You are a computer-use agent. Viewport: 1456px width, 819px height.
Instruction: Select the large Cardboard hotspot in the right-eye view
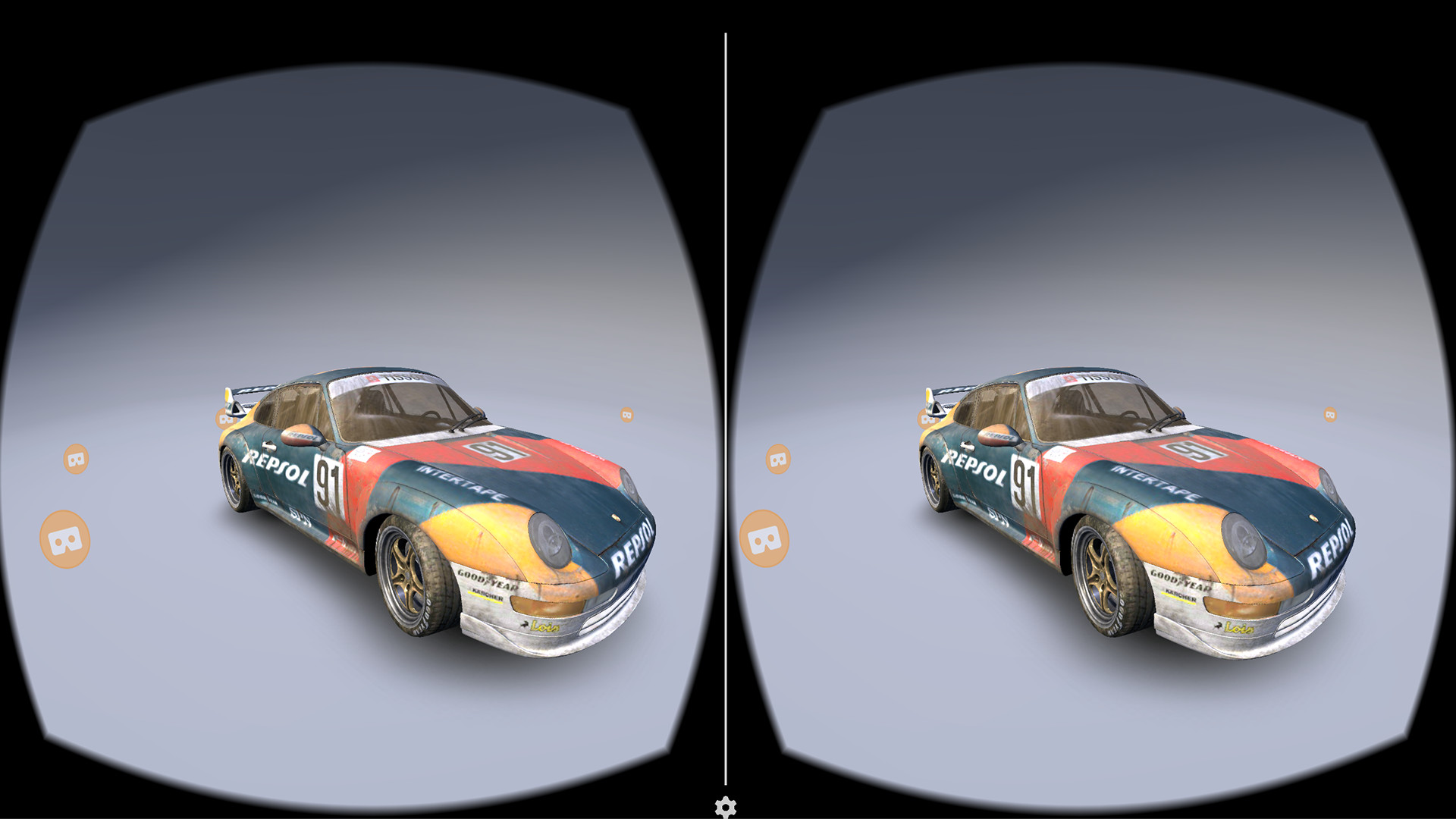click(x=763, y=540)
